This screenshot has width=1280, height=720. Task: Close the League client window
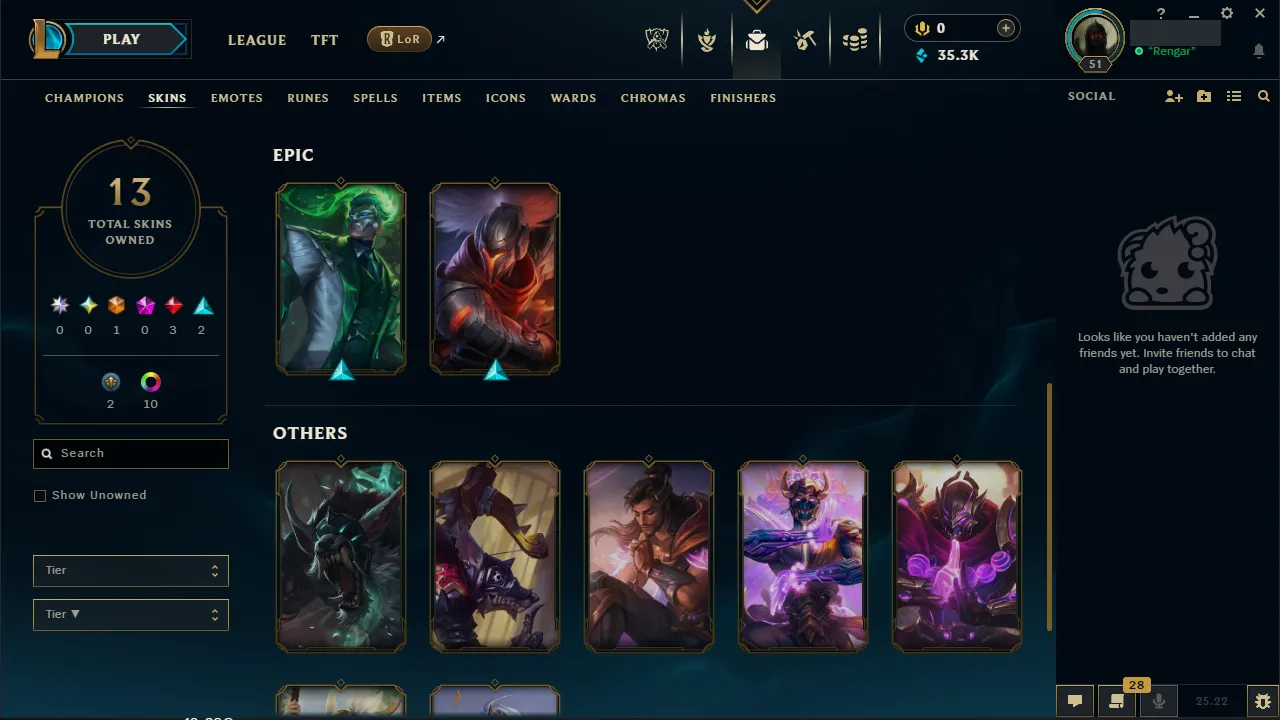tap(1260, 14)
